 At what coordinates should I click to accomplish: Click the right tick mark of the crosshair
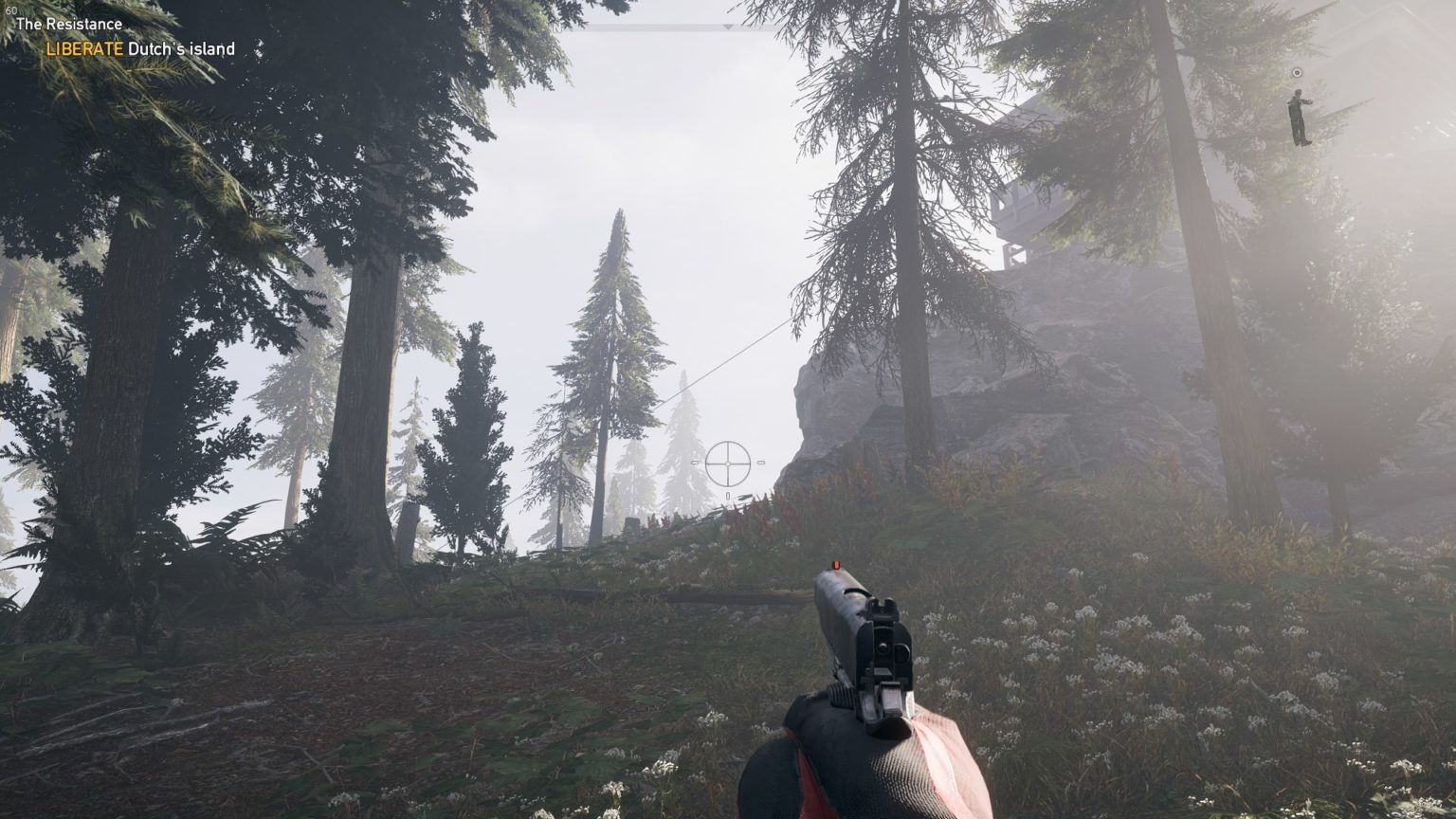point(761,463)
